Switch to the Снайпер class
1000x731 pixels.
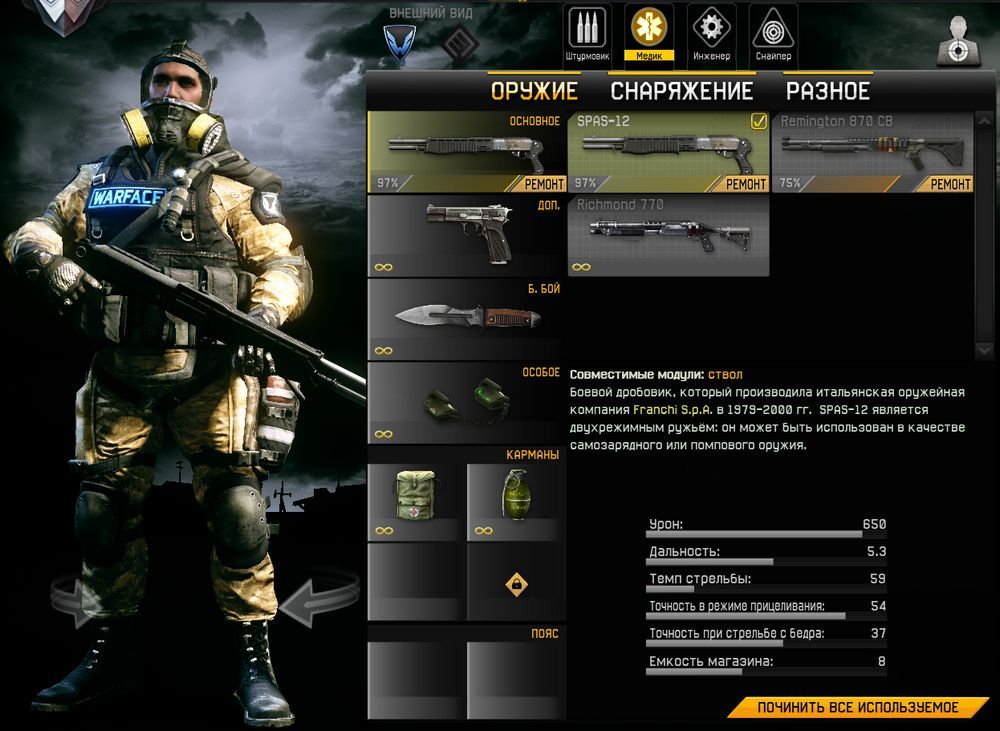(x=773, y=32)
